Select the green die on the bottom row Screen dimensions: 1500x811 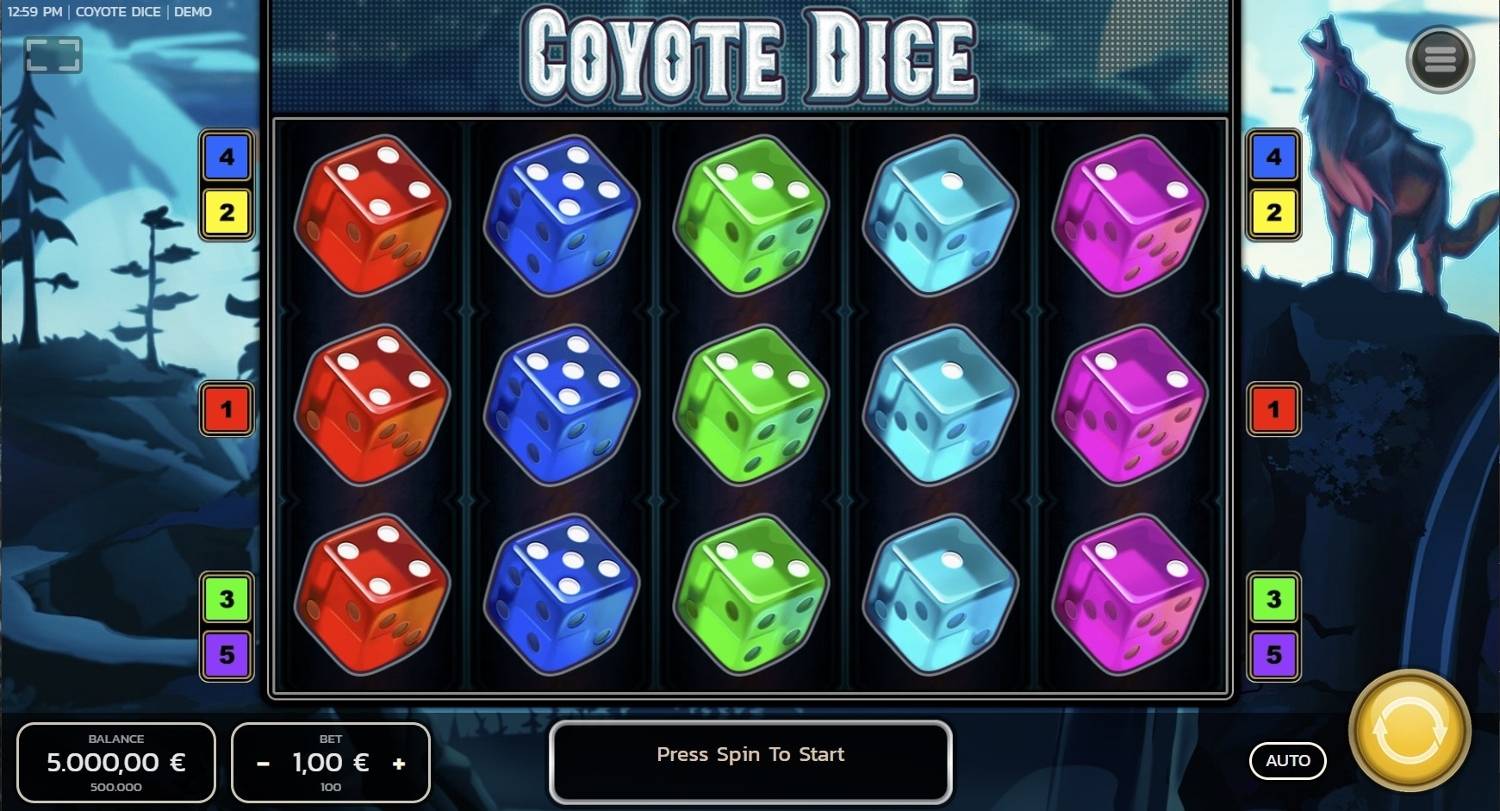[750, 598]
